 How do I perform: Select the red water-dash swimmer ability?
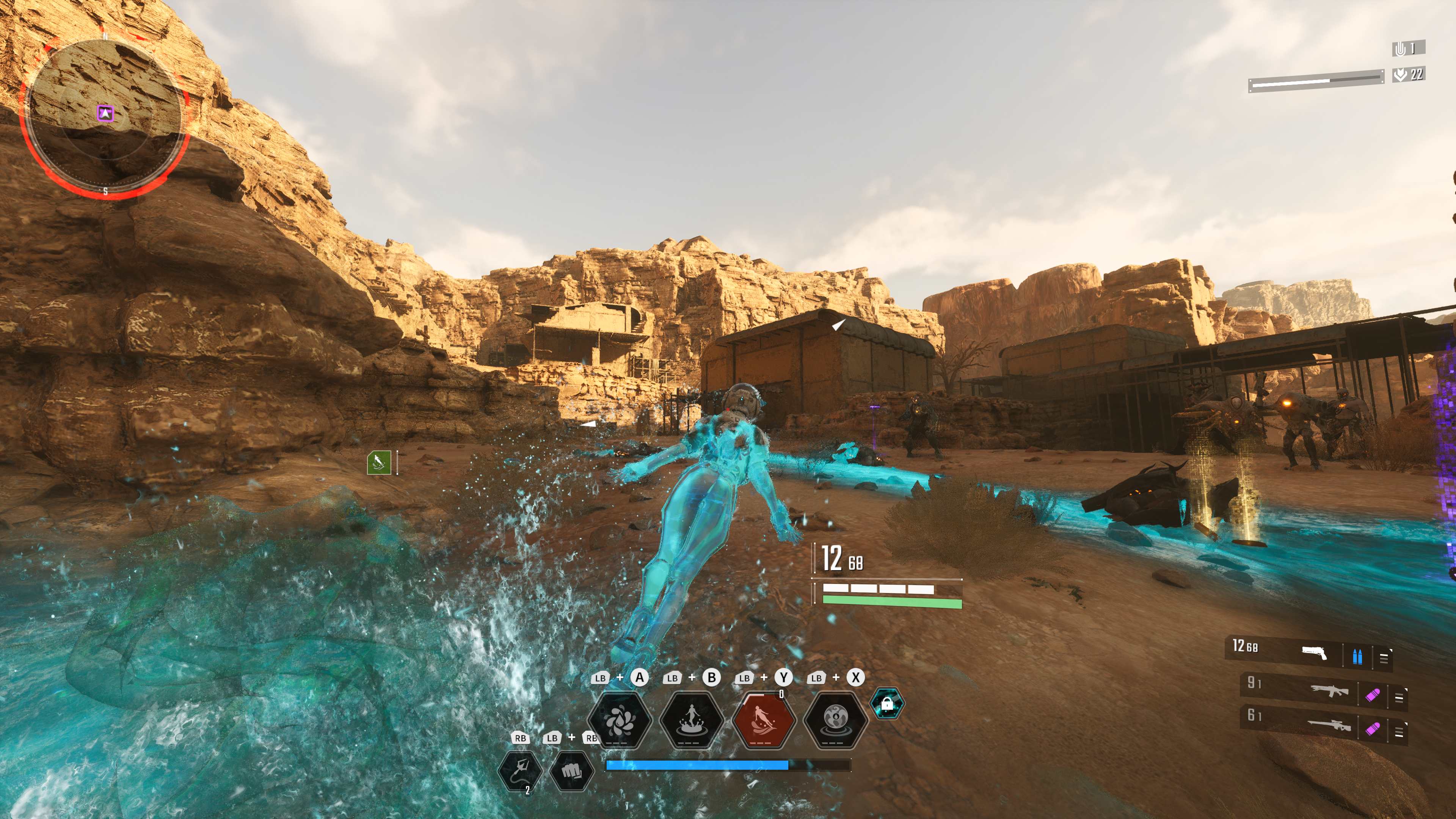click(764, 720)
